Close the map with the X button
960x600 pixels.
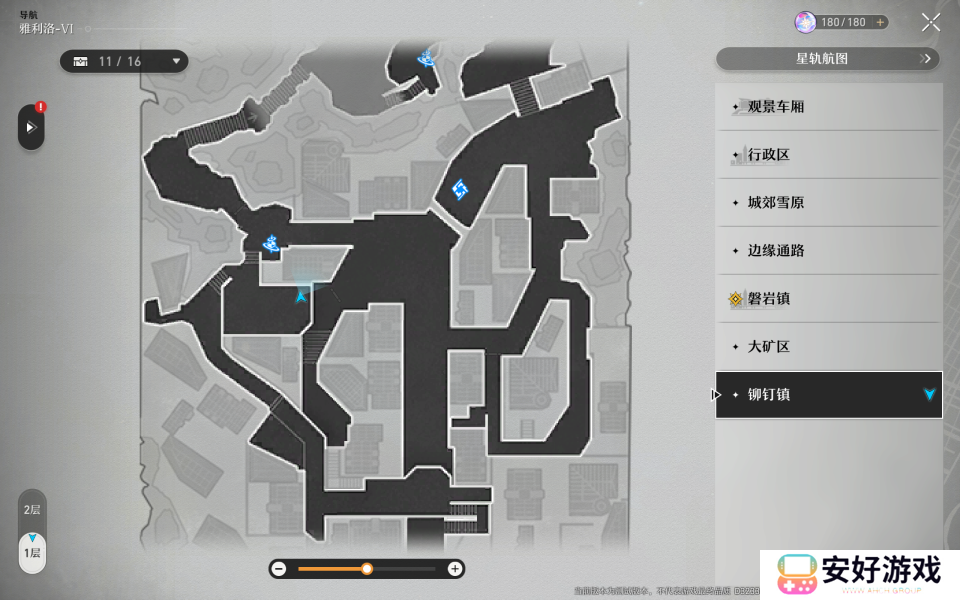click(930, 22)
